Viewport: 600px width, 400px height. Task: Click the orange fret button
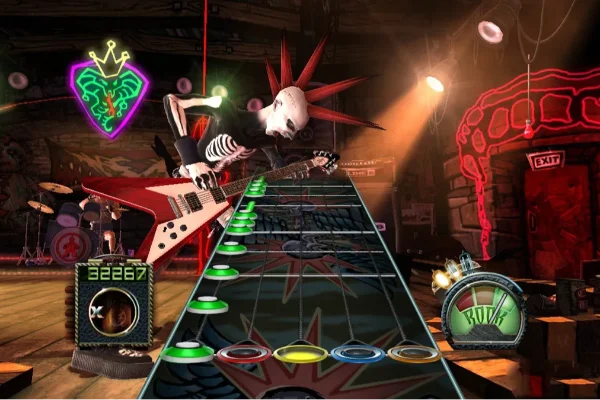pos(414,353)
